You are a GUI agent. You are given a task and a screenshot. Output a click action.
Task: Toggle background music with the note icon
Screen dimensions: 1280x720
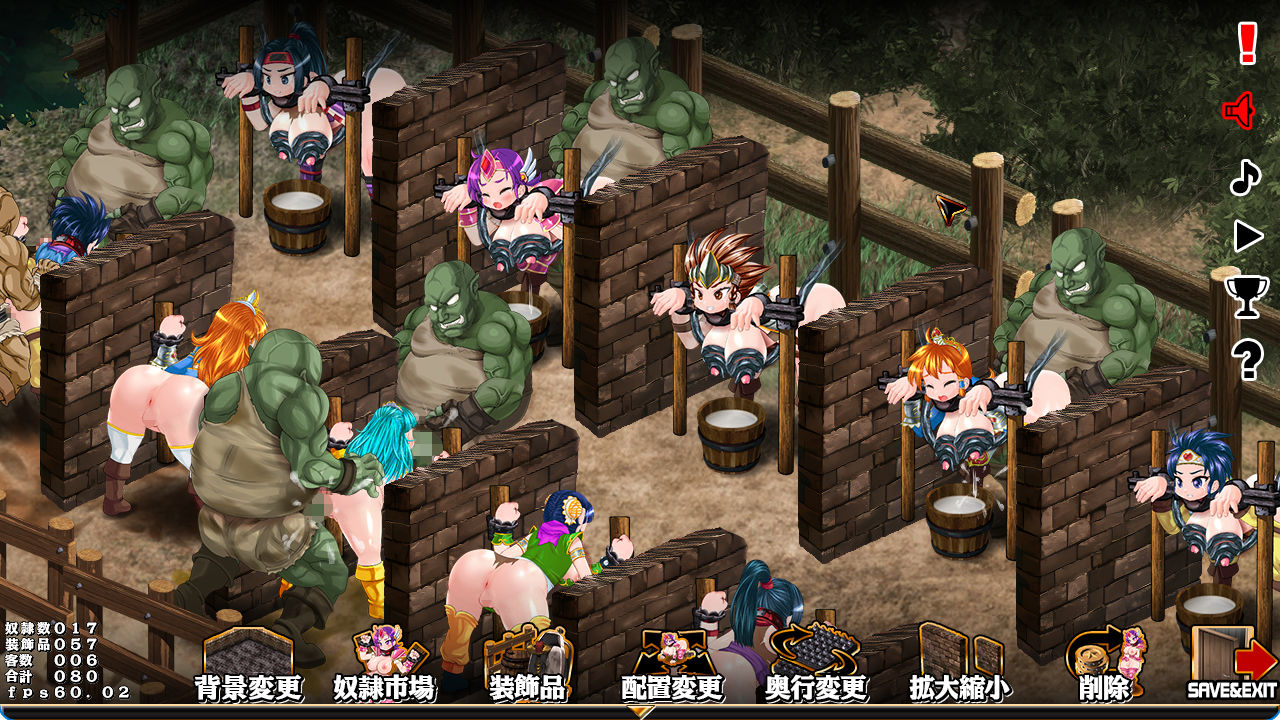tap(1244, 178)
